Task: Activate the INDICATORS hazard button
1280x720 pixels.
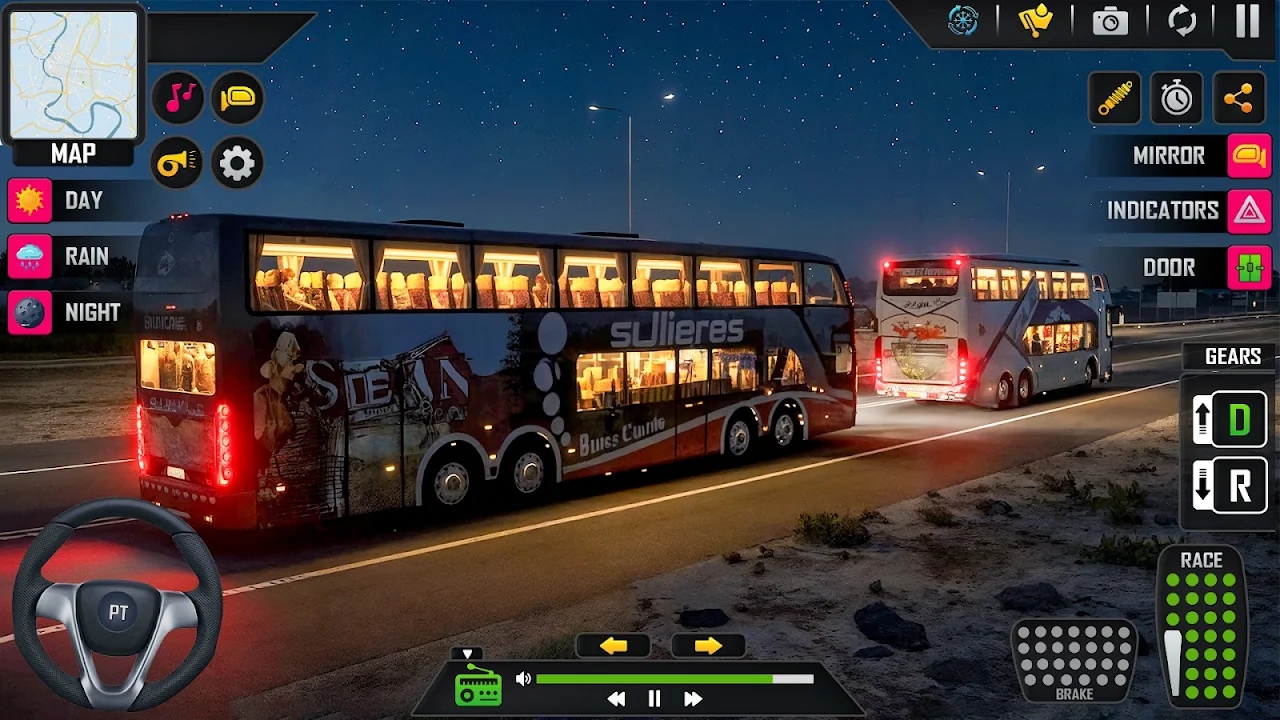Action: point(1249,211)
